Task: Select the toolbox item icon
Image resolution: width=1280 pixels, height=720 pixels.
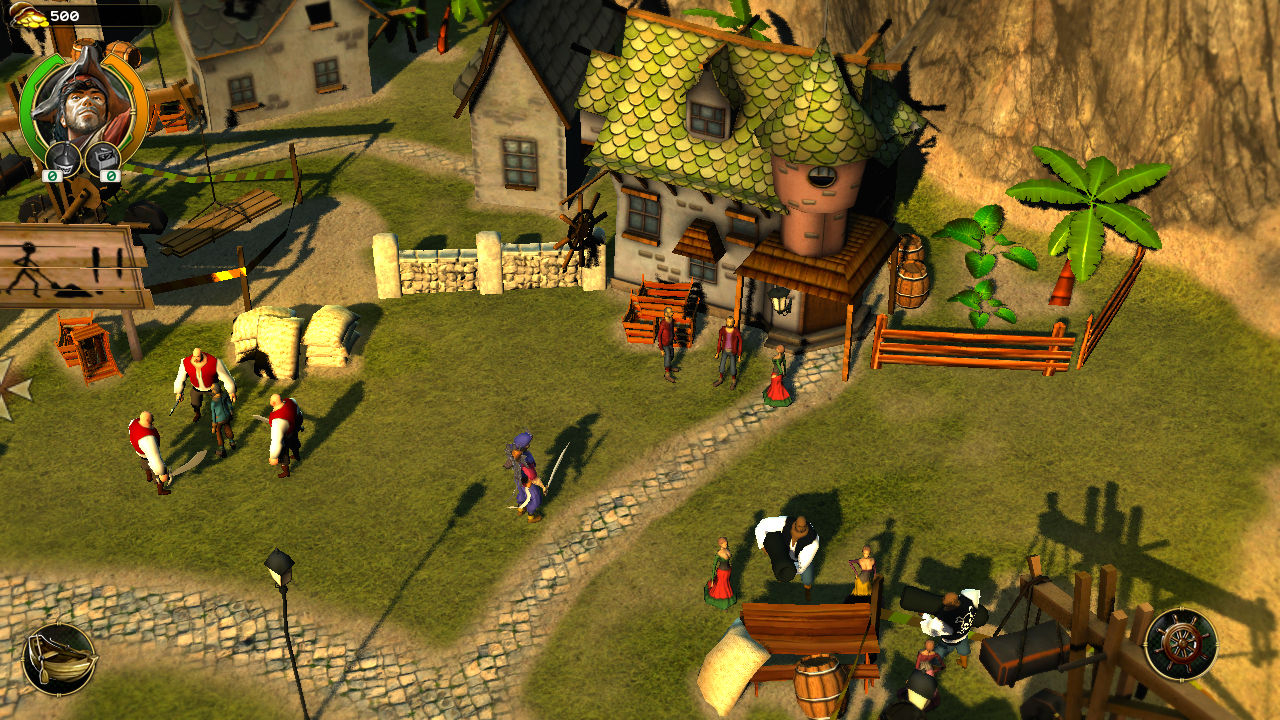Action: 103,158
